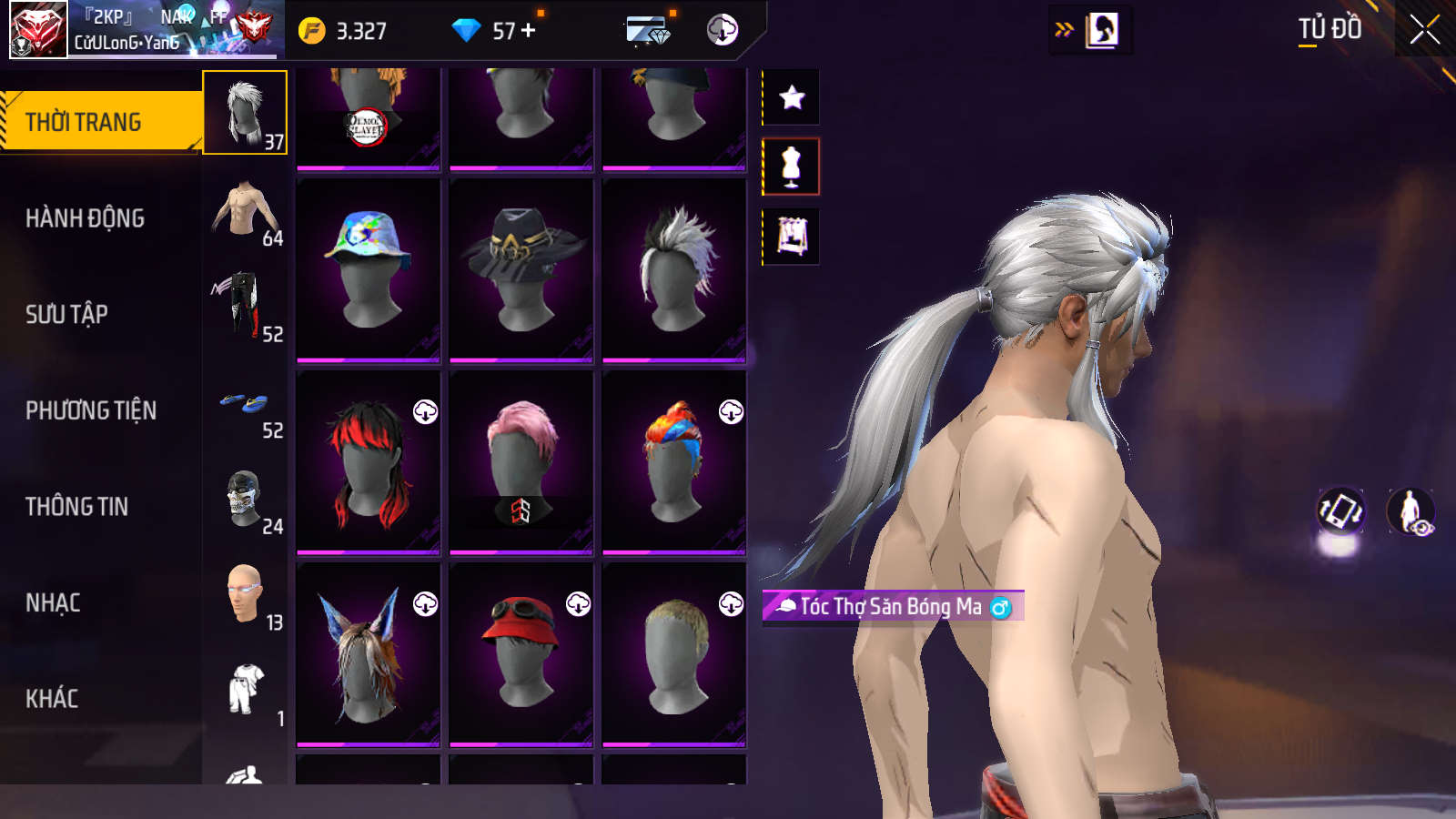The width and height of the screenshot is (1456, 819).
Task: Open the Sưu Tập section
Action: 66,315
